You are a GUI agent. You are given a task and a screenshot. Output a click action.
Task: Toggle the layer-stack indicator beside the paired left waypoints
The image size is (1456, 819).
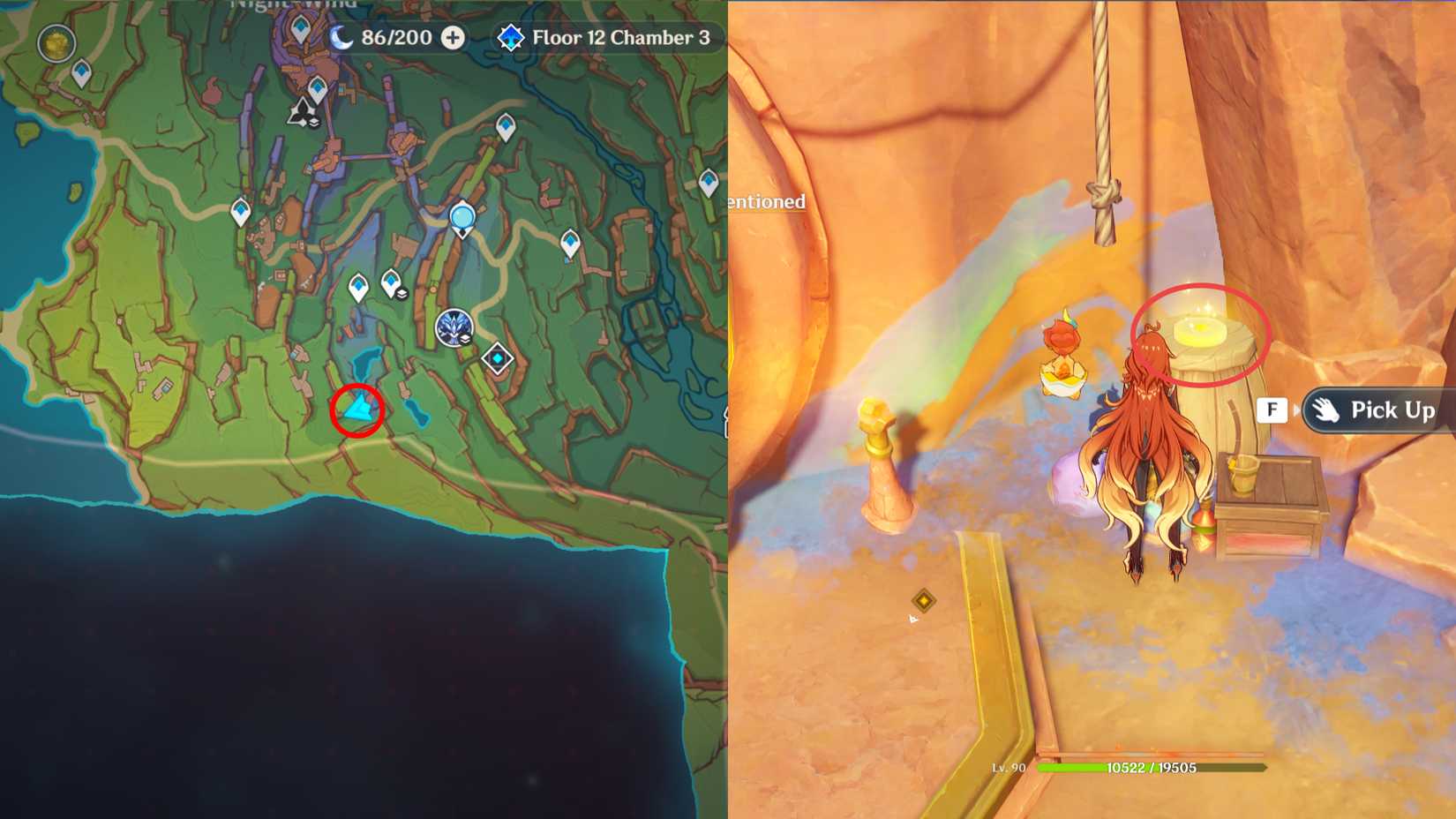point(402,293)
